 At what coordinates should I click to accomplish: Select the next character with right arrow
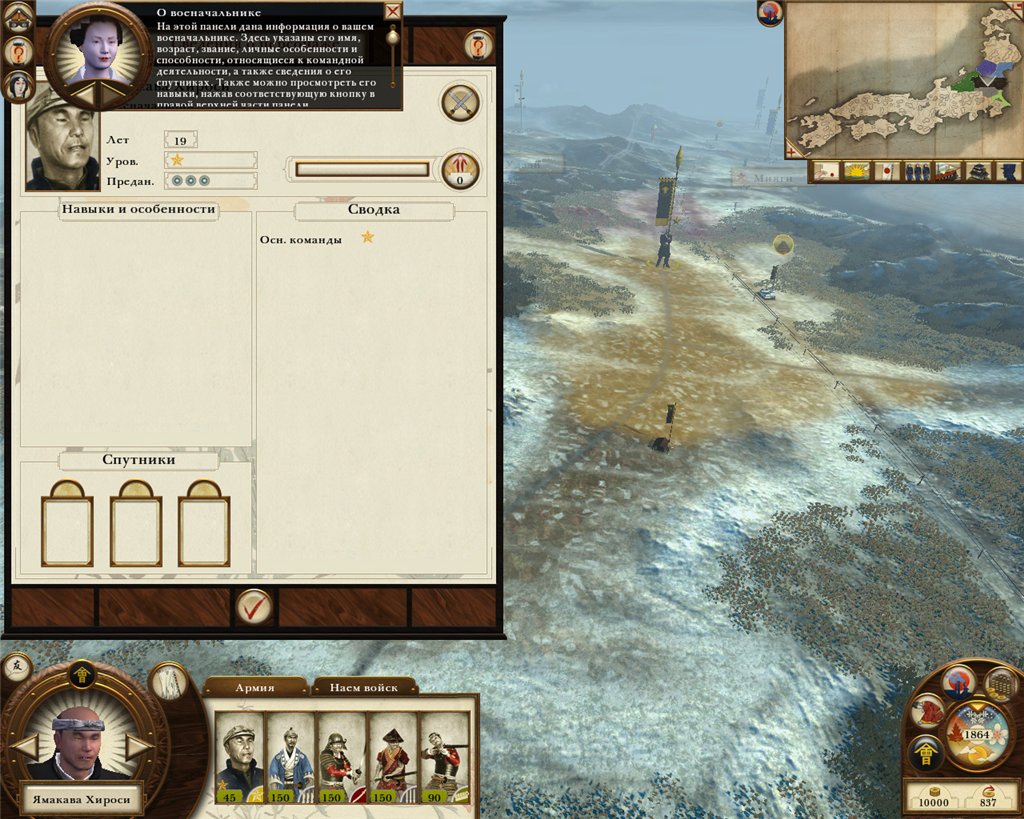[141, 746]
